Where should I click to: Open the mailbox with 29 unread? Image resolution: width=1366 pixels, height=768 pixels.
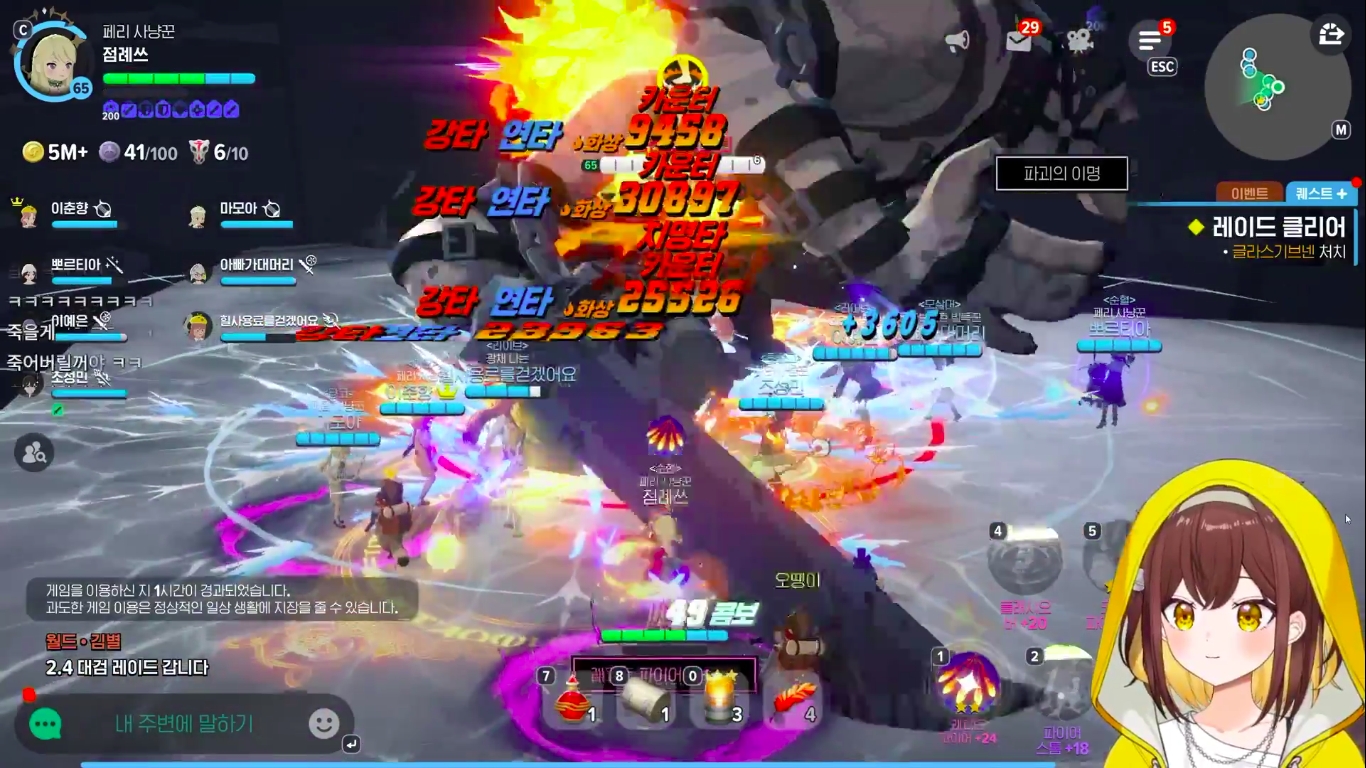tap(1019, 41)
